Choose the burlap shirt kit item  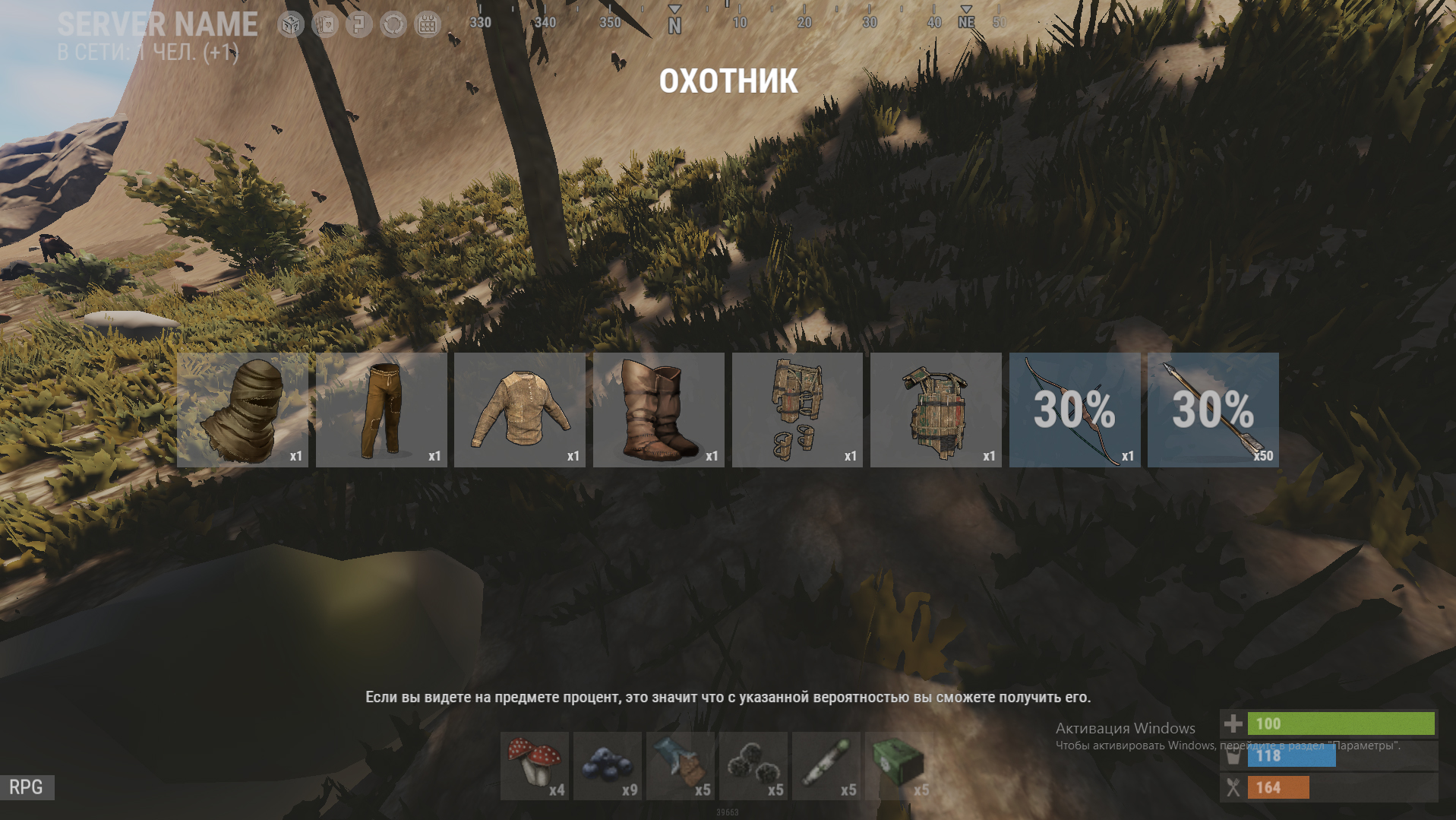[x=520, y=410]
